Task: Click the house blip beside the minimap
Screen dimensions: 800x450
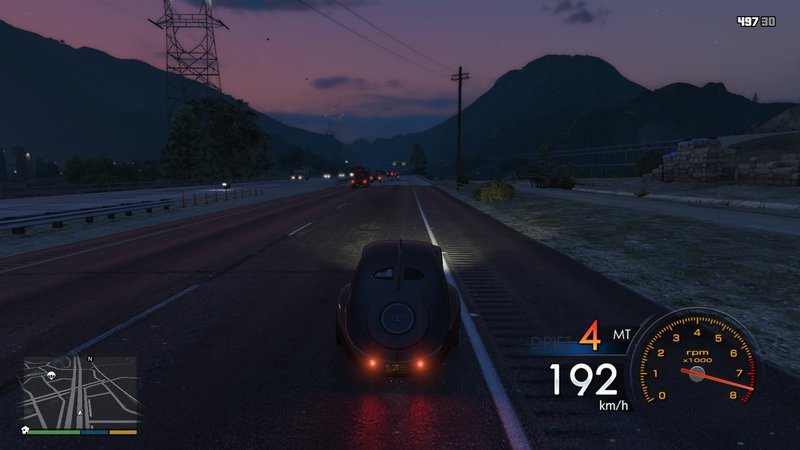Action: (x=23, y=429)
